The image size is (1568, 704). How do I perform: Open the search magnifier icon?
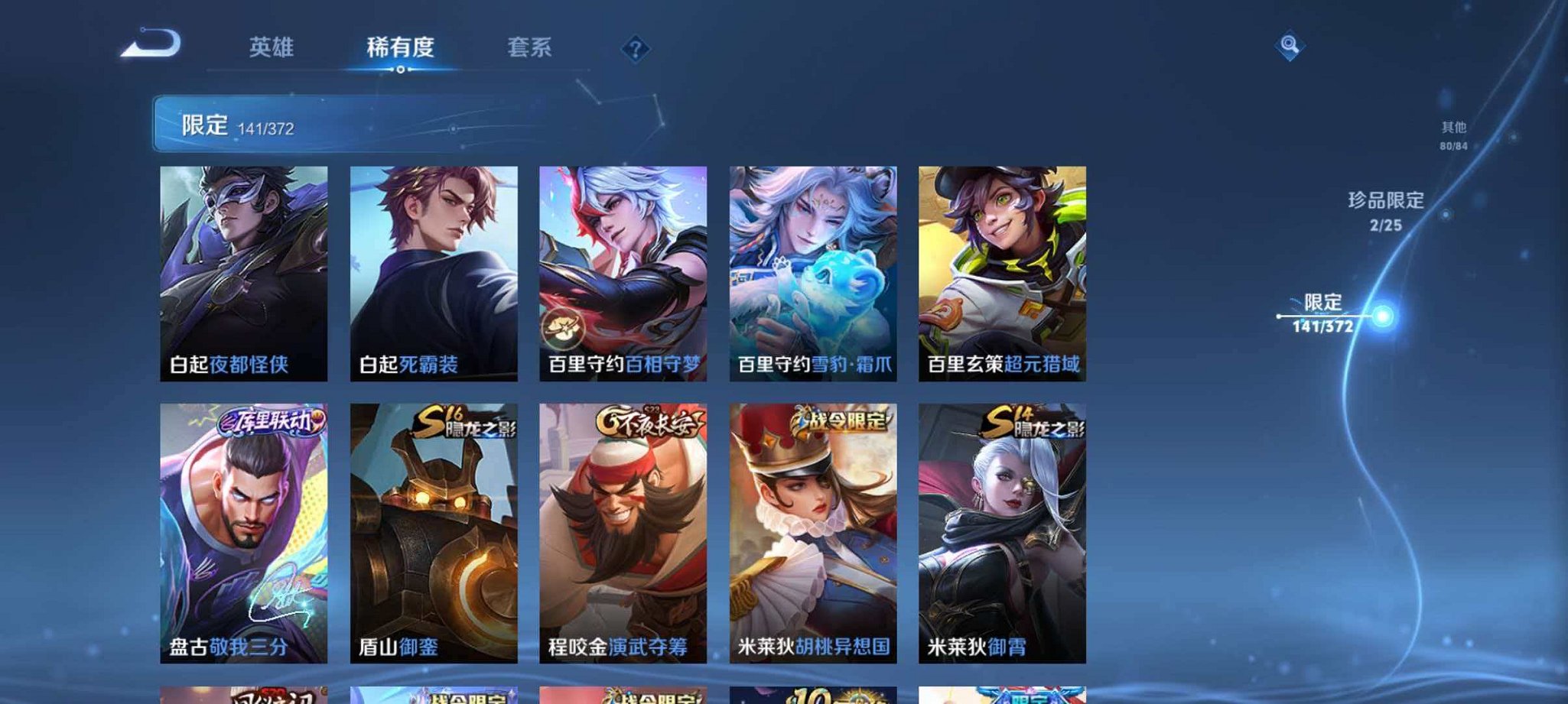(1288, 47)
